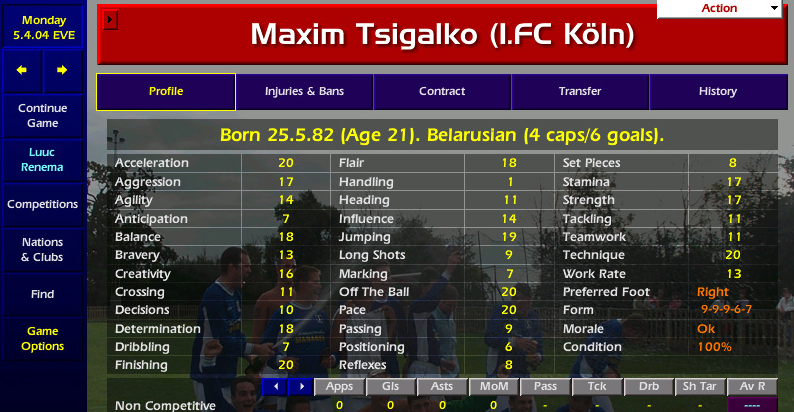Viewport: 794px width, 412px height.
Task: View the History tab
Action: point(718,92)
